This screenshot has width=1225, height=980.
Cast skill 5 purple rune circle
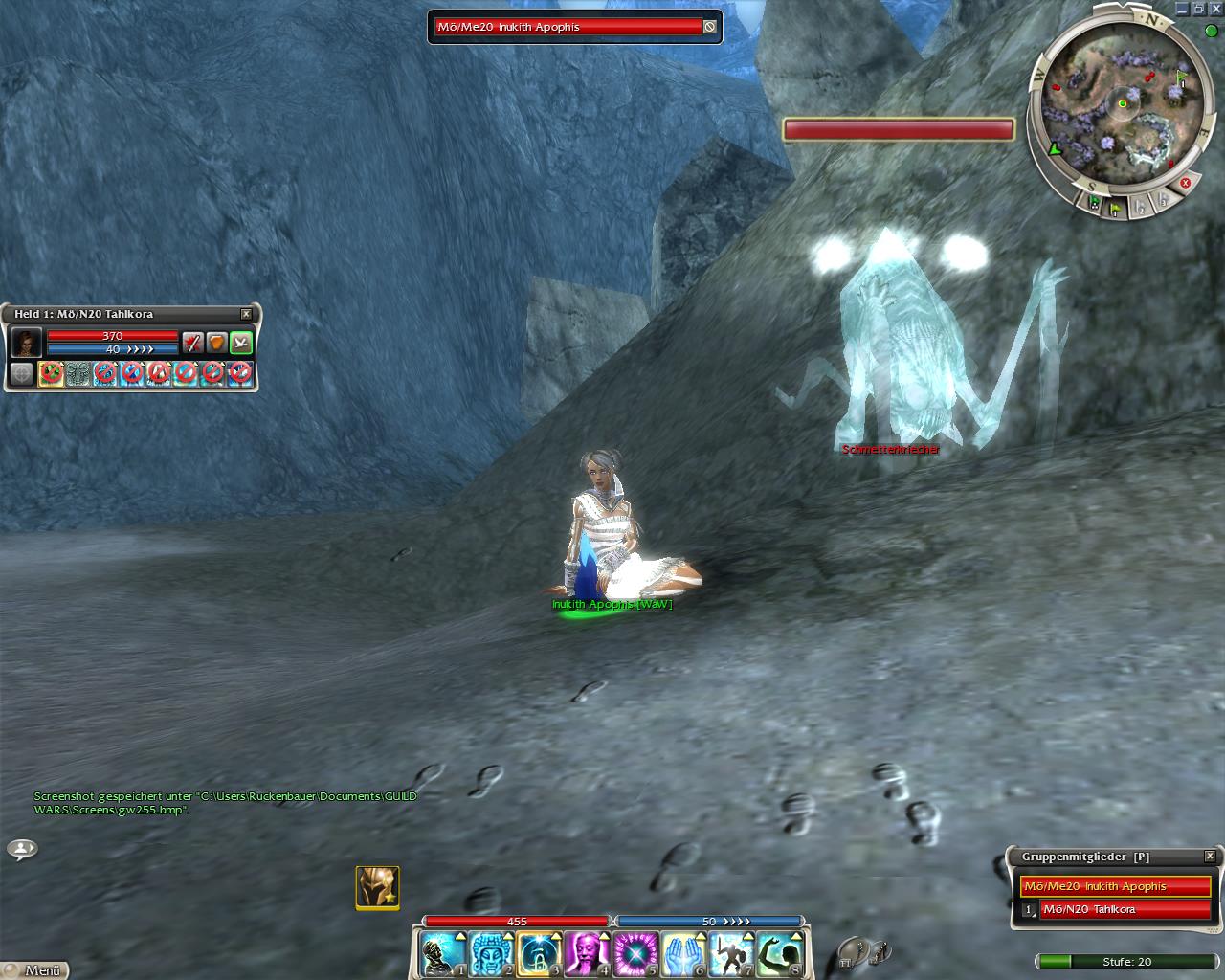(635, 954)
